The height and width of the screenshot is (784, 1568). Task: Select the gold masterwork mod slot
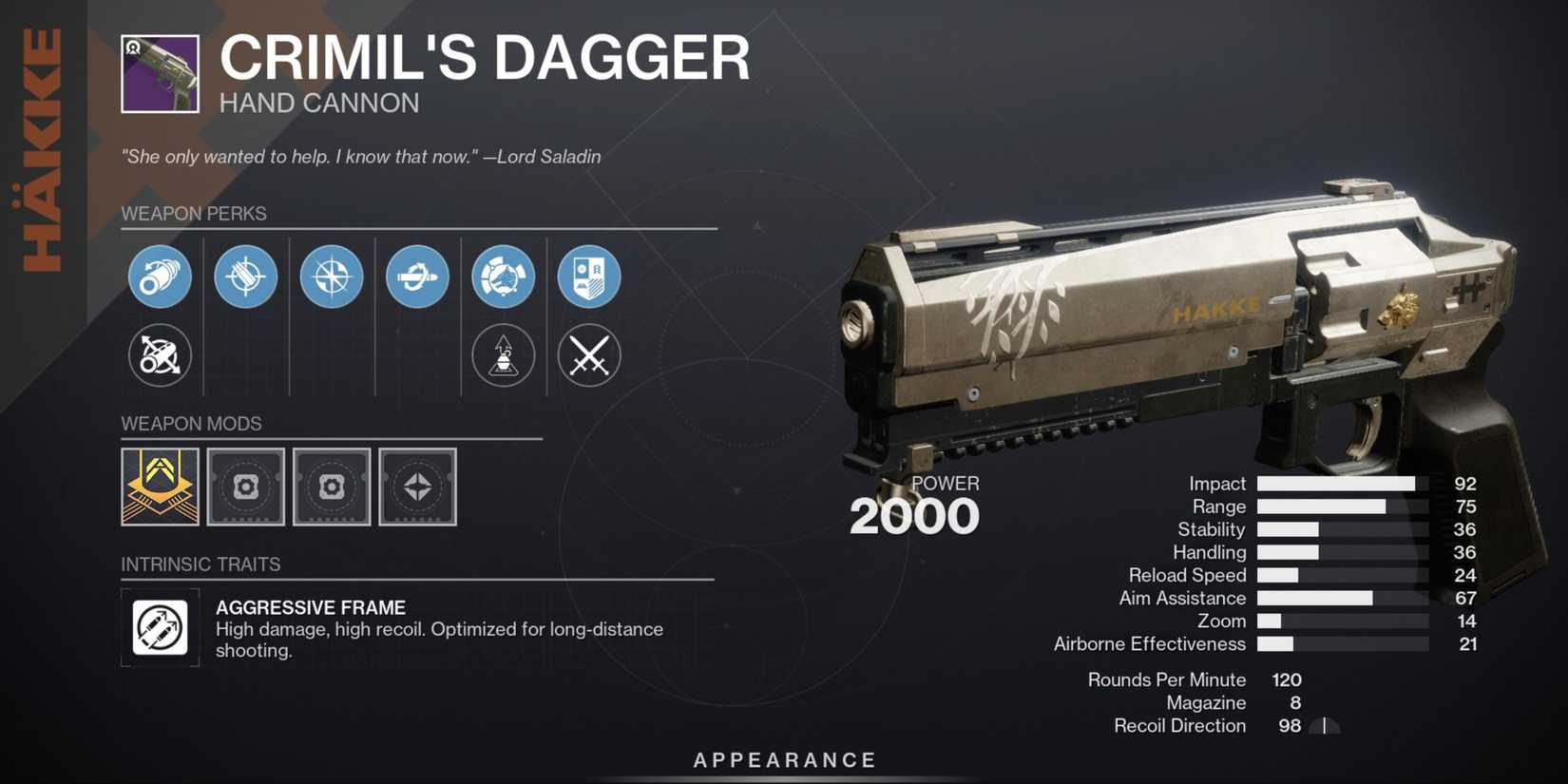(160, 487)
